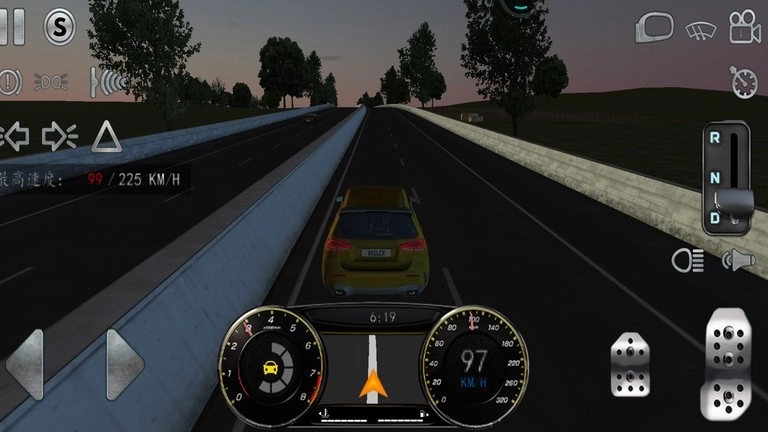The image size is (768, 432).
Task: Pause the game with the pause button
Action: click(12, 26)
